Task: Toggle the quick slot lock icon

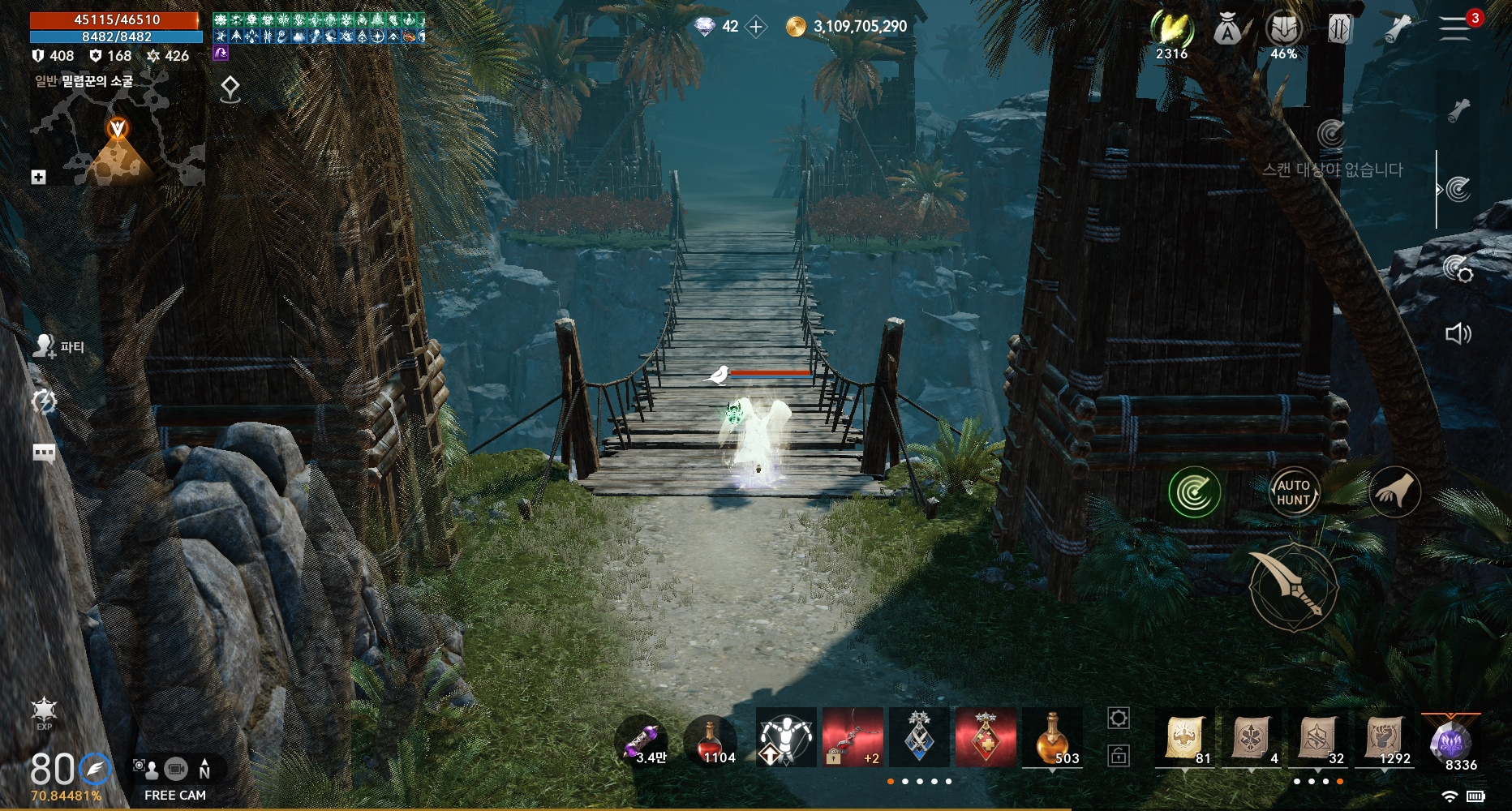Action: tap(1119, 757)
